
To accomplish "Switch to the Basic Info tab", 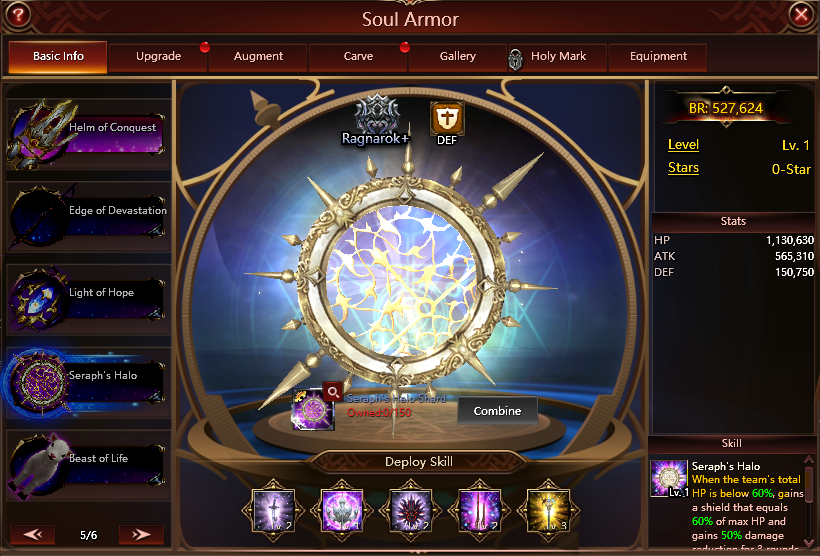I will point(58,57).
